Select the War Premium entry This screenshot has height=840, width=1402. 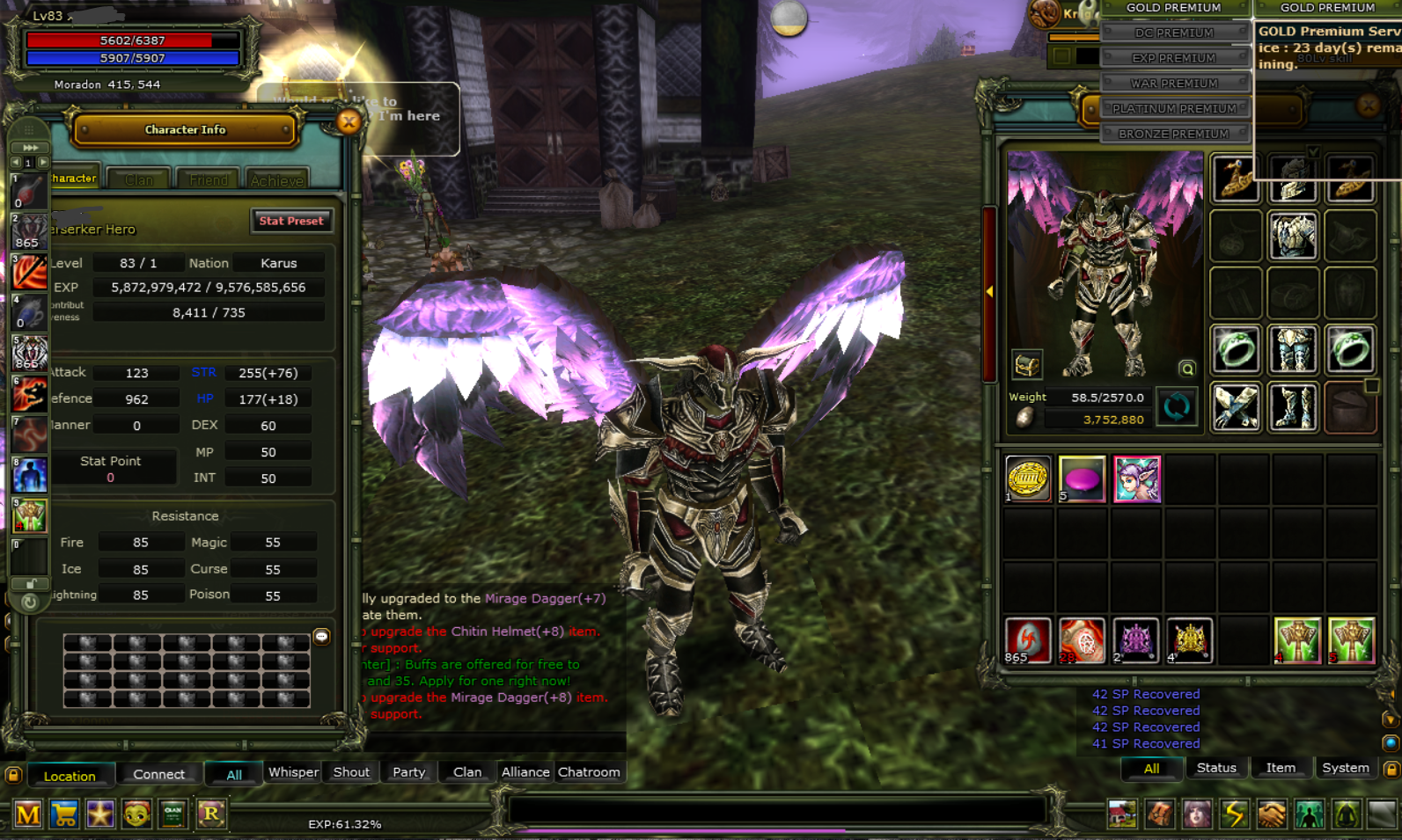pos(1174,84)
